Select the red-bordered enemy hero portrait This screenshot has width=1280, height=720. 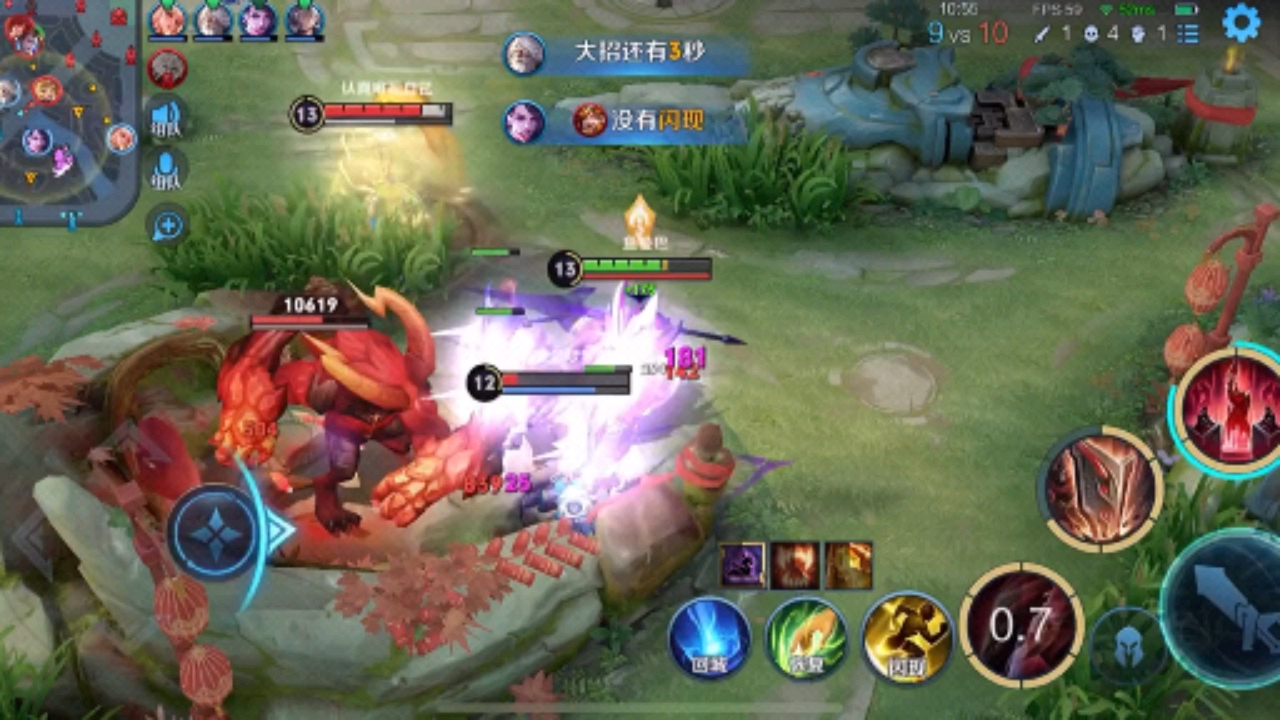(167, 68)
